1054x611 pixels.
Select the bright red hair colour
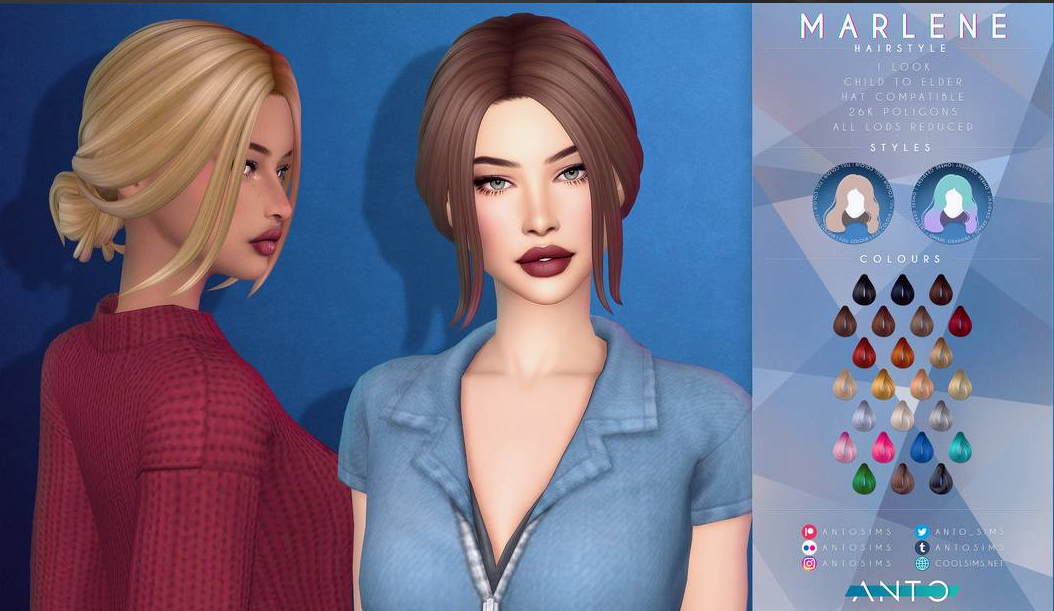[863, 352]
